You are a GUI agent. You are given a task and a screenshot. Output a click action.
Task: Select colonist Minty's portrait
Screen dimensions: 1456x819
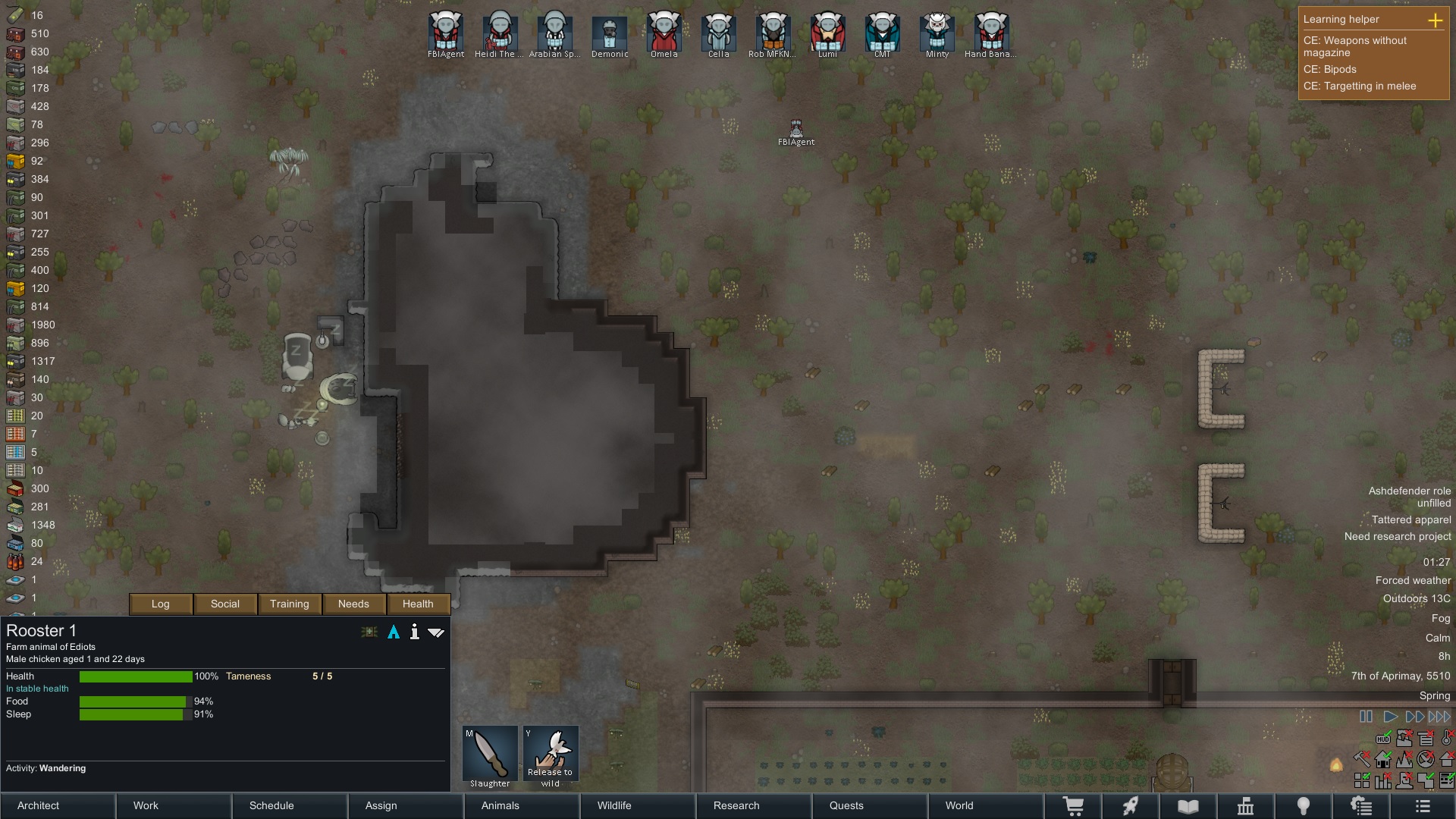[937, 32]
